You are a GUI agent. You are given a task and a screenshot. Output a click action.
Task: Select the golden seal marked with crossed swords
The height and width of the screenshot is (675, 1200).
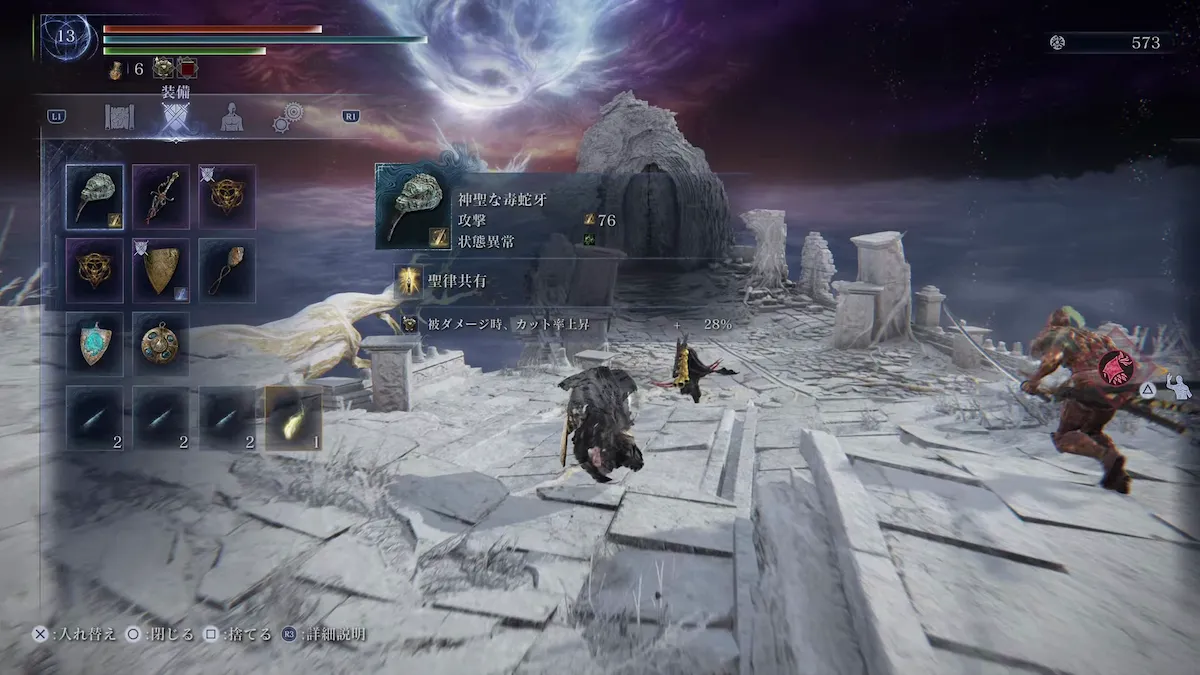[227, 195]
